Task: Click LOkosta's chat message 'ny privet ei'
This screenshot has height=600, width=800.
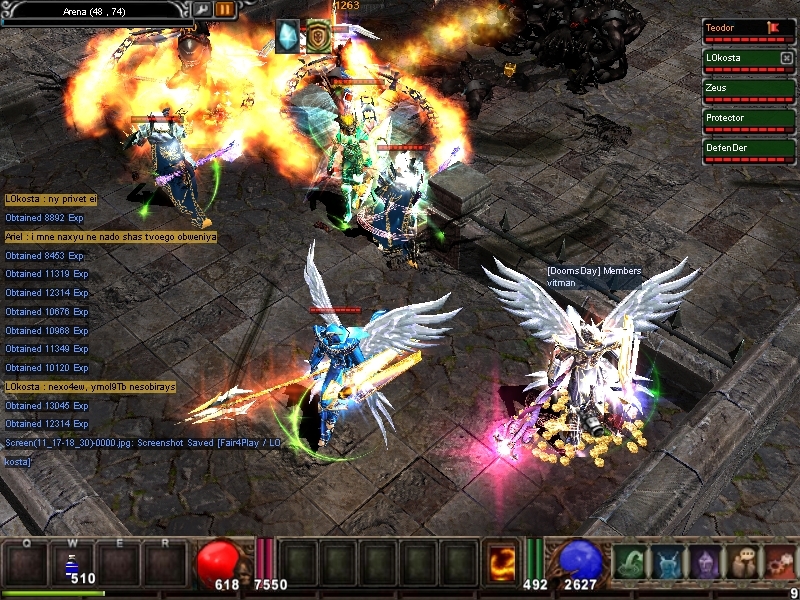Action: 51,199
